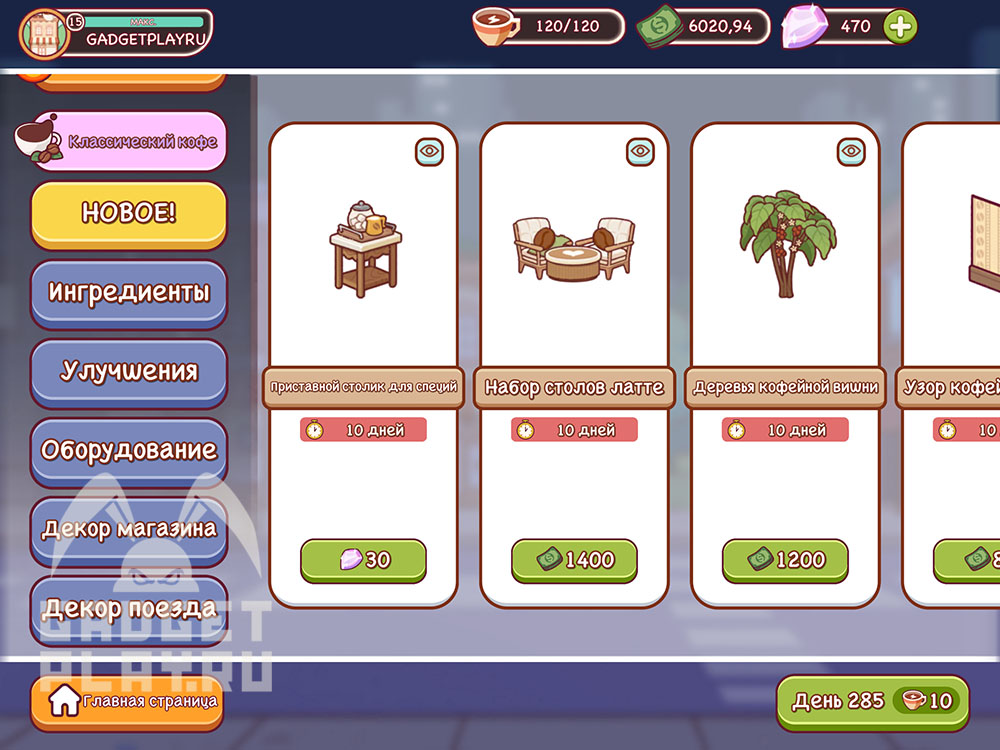Purchase the latte table set for 1400
Viewport: 1000px width, 750px height.
[574, 560]
